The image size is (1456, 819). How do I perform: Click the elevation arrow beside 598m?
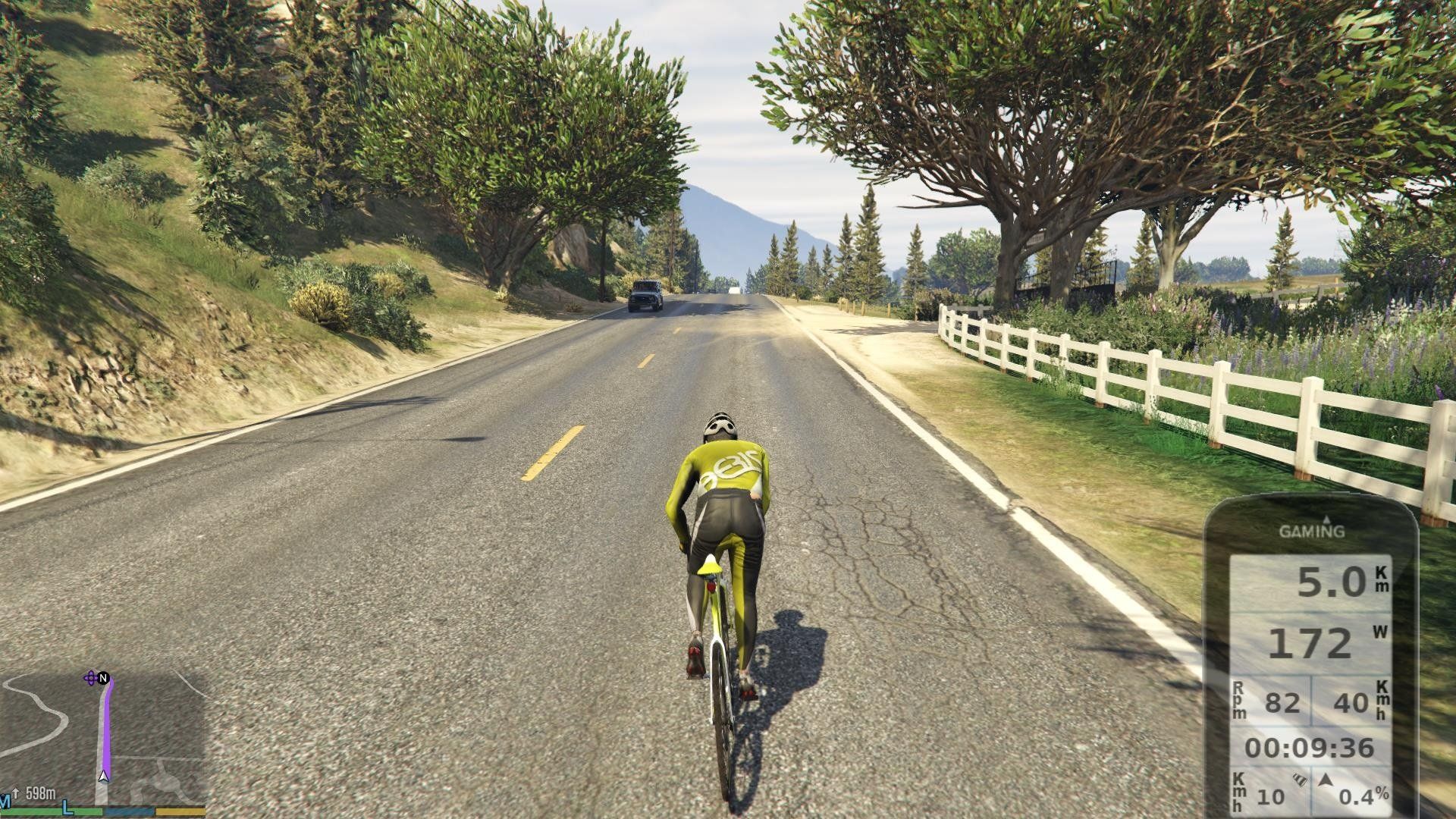tap(15, 794)
